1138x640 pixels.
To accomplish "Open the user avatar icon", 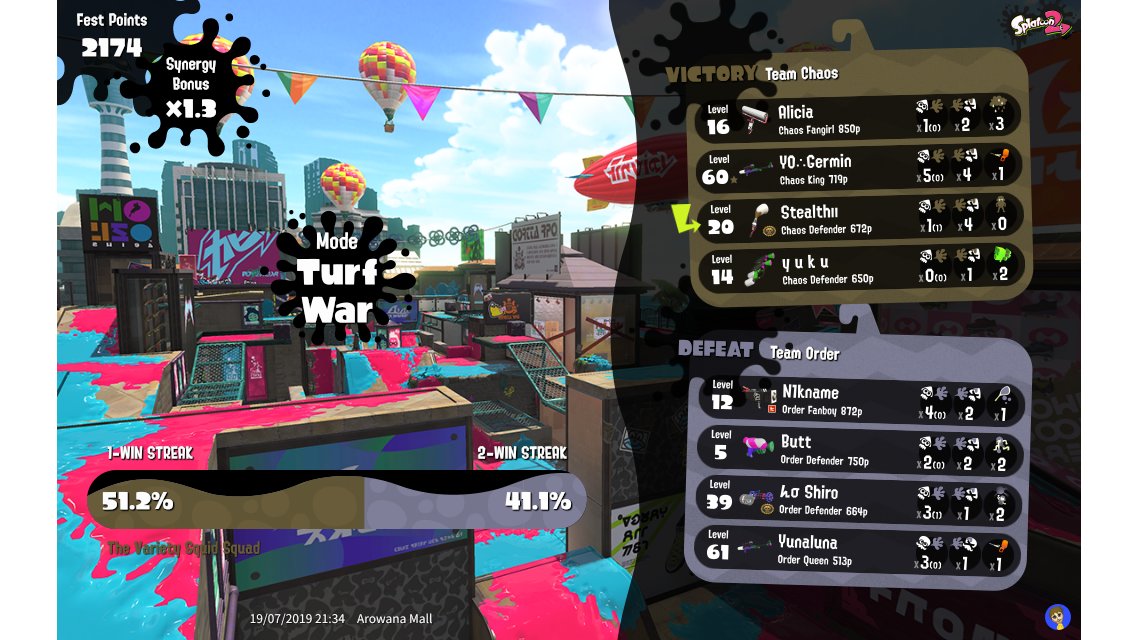I will (x=1057, y=616).
